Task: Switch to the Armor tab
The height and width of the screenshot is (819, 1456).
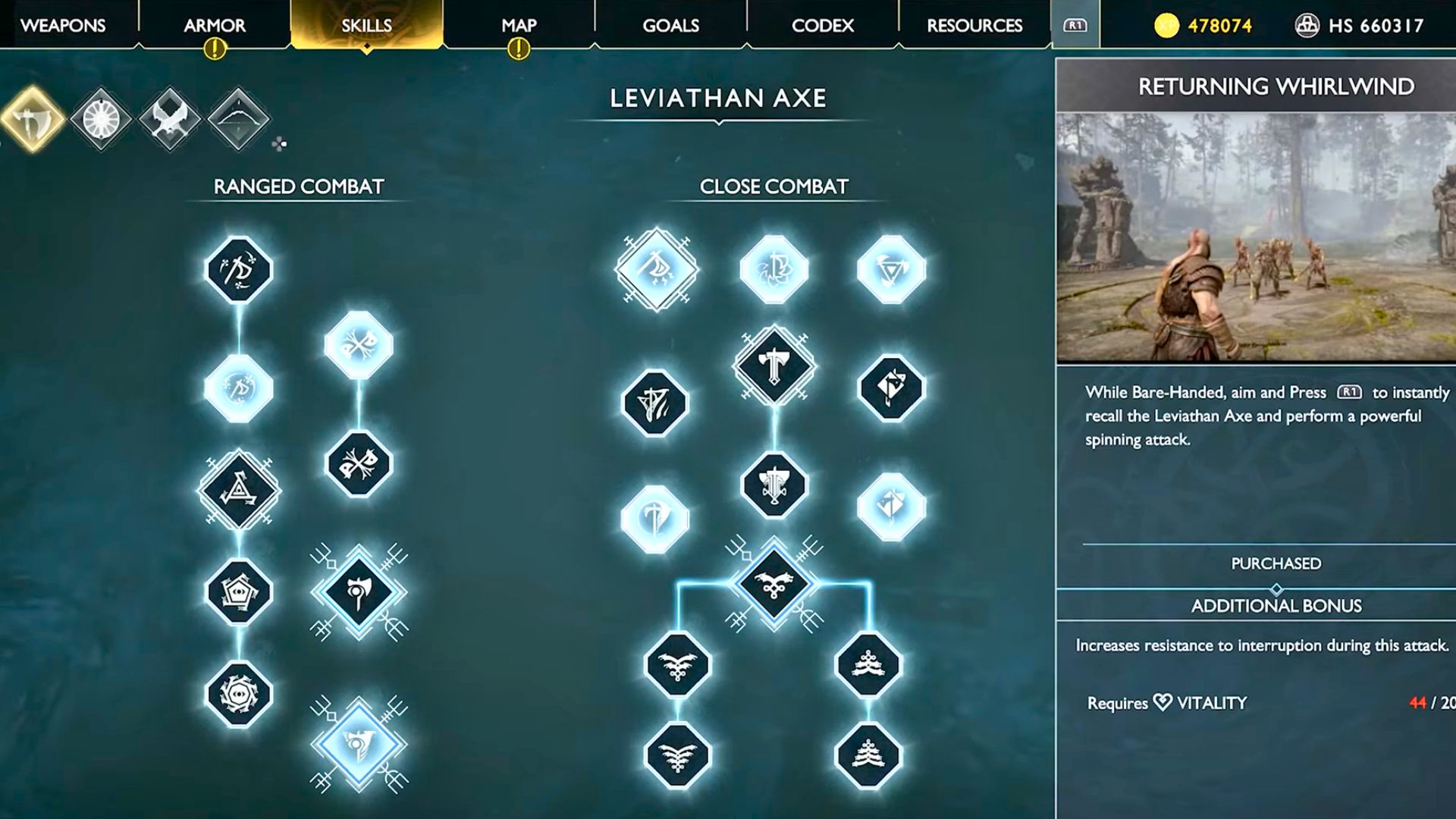Action: point(215,25)
